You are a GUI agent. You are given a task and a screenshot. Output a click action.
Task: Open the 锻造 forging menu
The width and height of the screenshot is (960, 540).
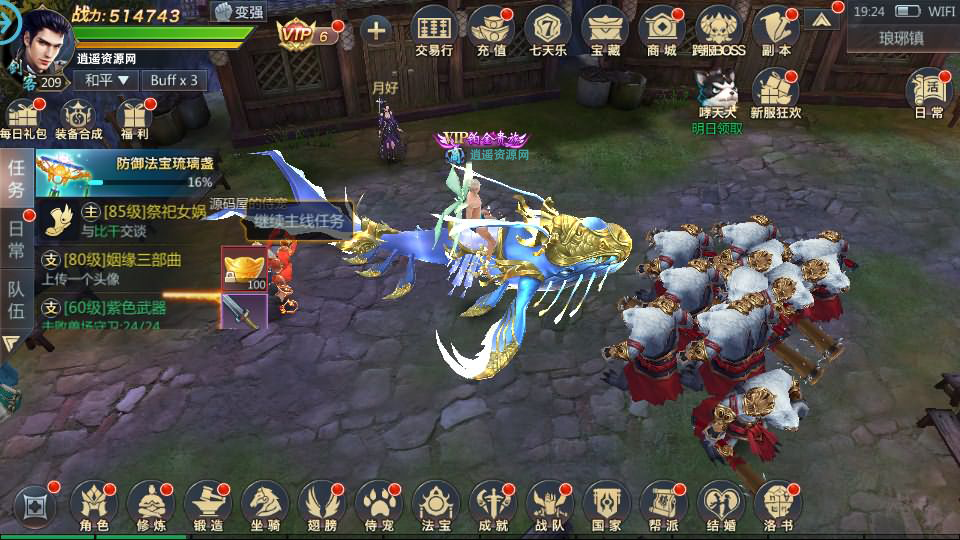tap(209, 506)
